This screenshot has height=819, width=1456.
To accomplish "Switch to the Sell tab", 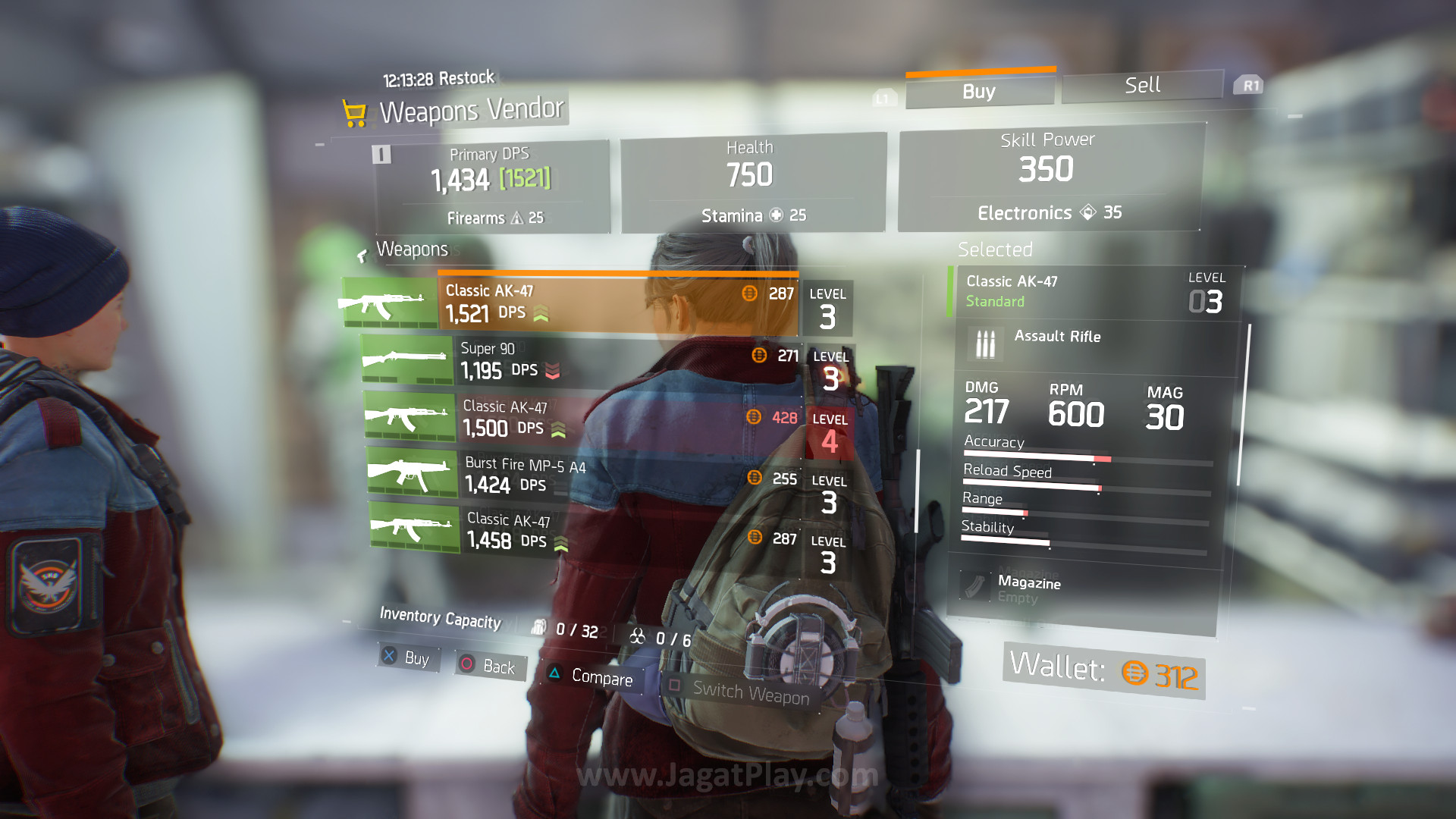I will [1142, 85].
